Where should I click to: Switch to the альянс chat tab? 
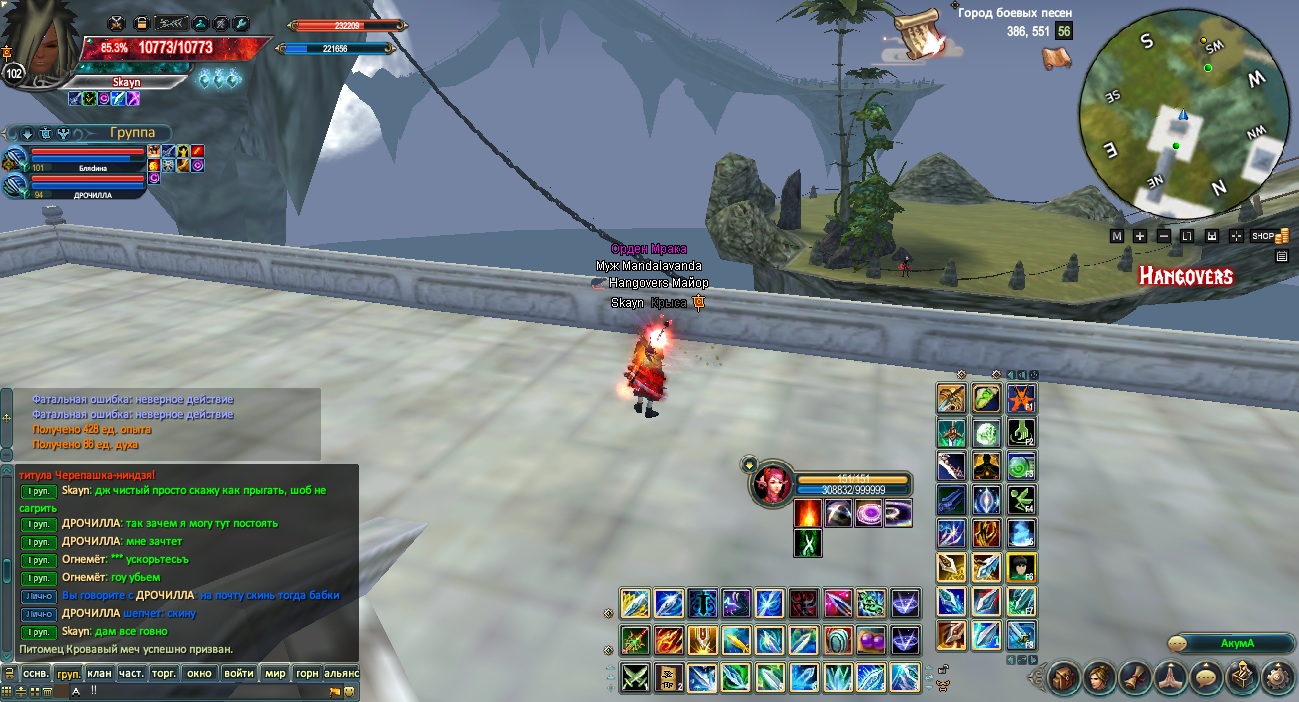tap(340, 673)
